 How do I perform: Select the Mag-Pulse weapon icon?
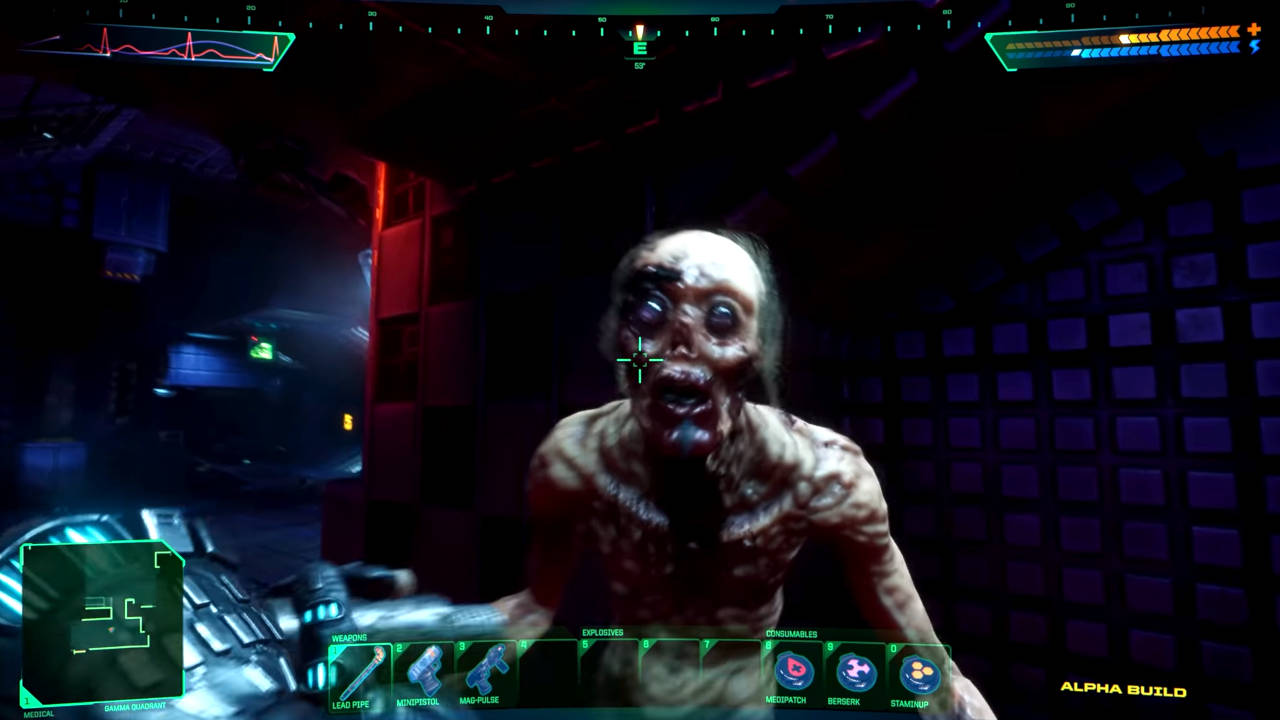pos(487,672)
